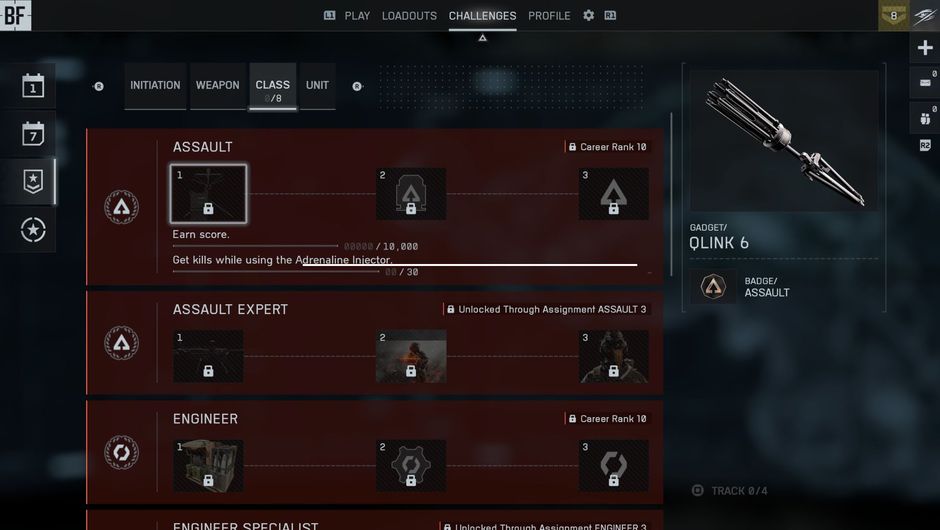Open the circled star category icon
This screenshot has width=940, height=530.
click(33, 230)
